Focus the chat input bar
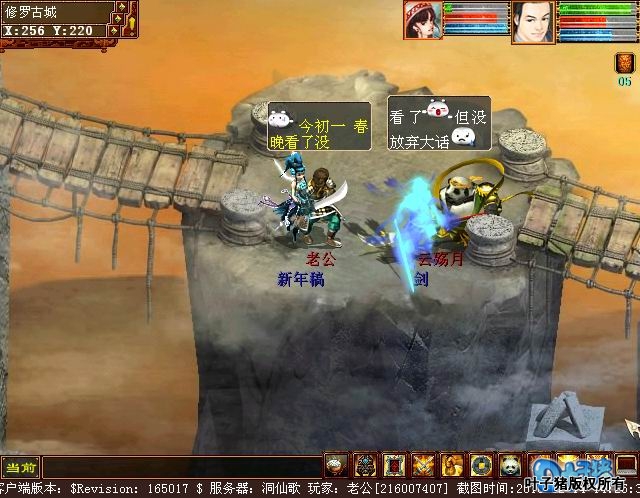This screenshot has height=498, width=640. 180,467
